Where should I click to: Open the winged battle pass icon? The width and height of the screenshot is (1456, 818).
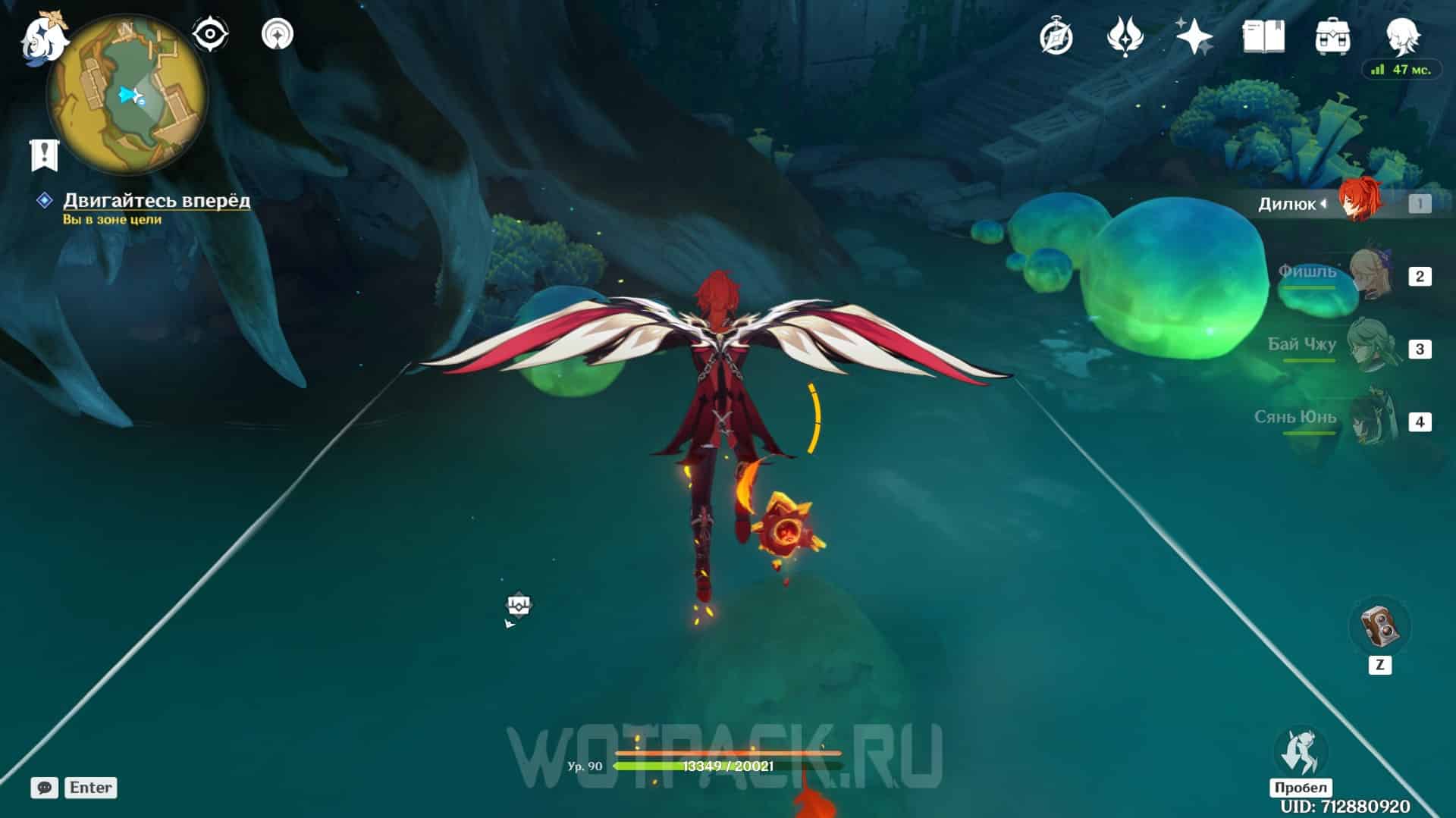(1125, 36)
